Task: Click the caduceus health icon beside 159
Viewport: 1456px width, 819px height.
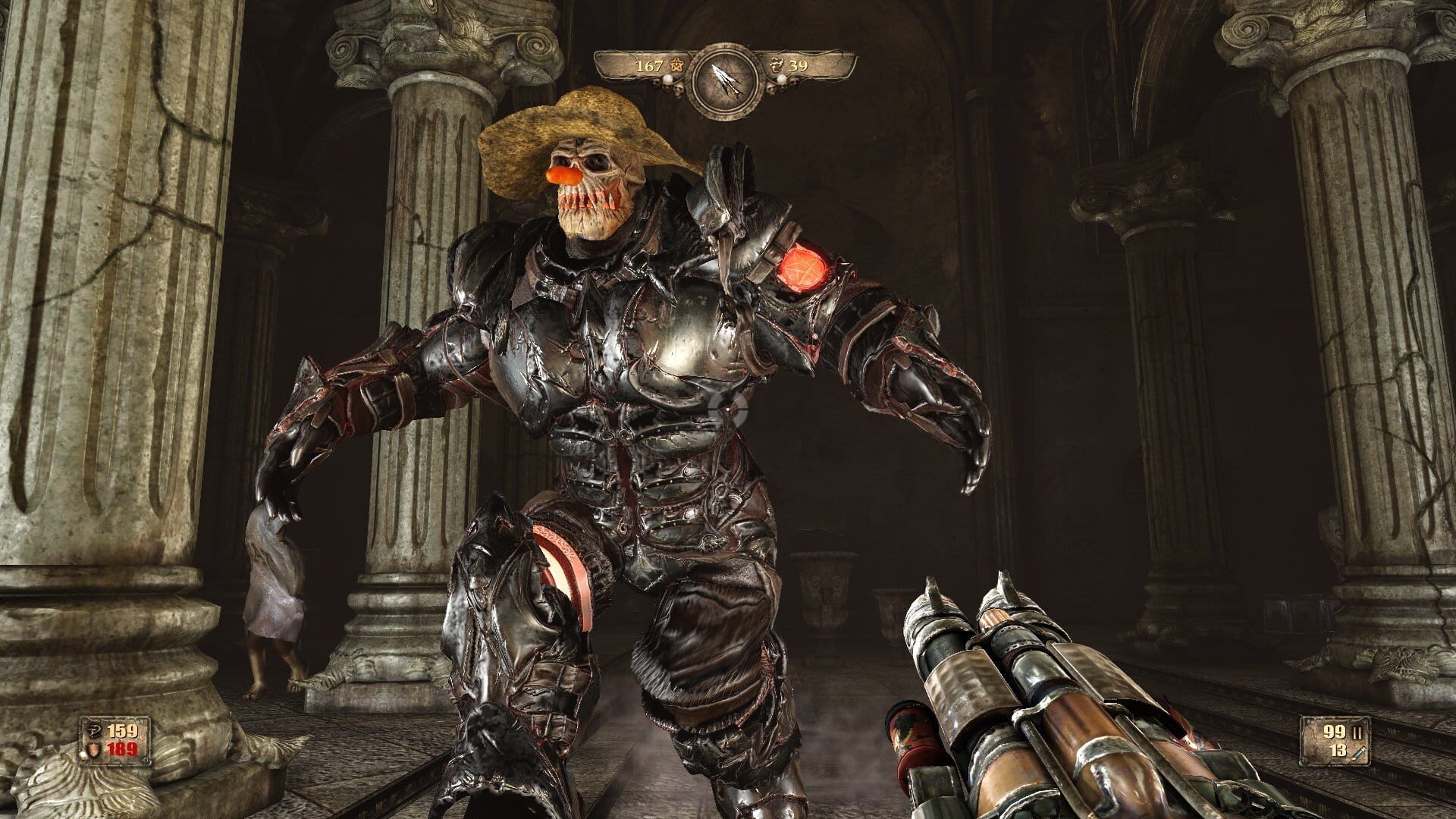Action: coord(96,732)
